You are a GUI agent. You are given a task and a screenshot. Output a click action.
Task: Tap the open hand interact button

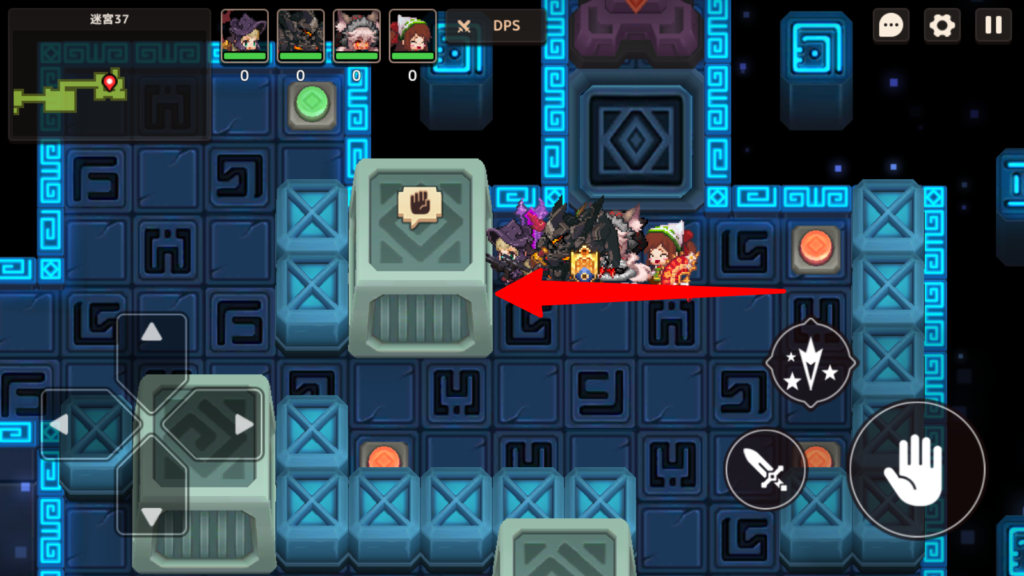tap(916, 468)
